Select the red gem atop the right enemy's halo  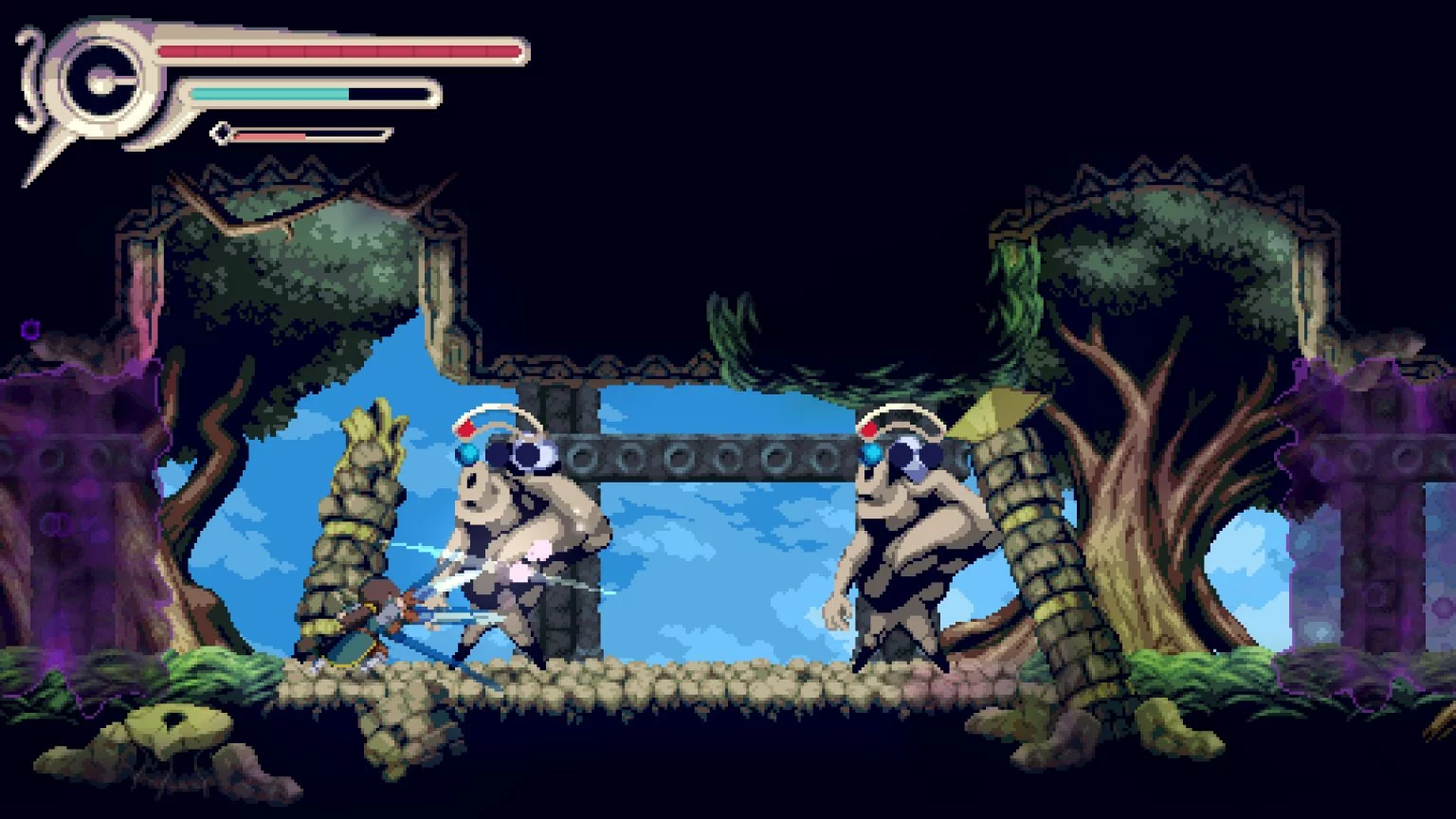871,429
